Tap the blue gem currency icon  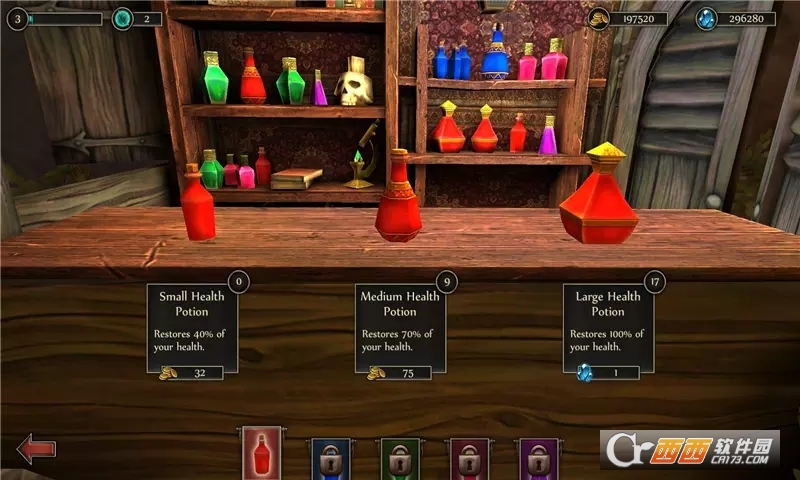[707, 18]
